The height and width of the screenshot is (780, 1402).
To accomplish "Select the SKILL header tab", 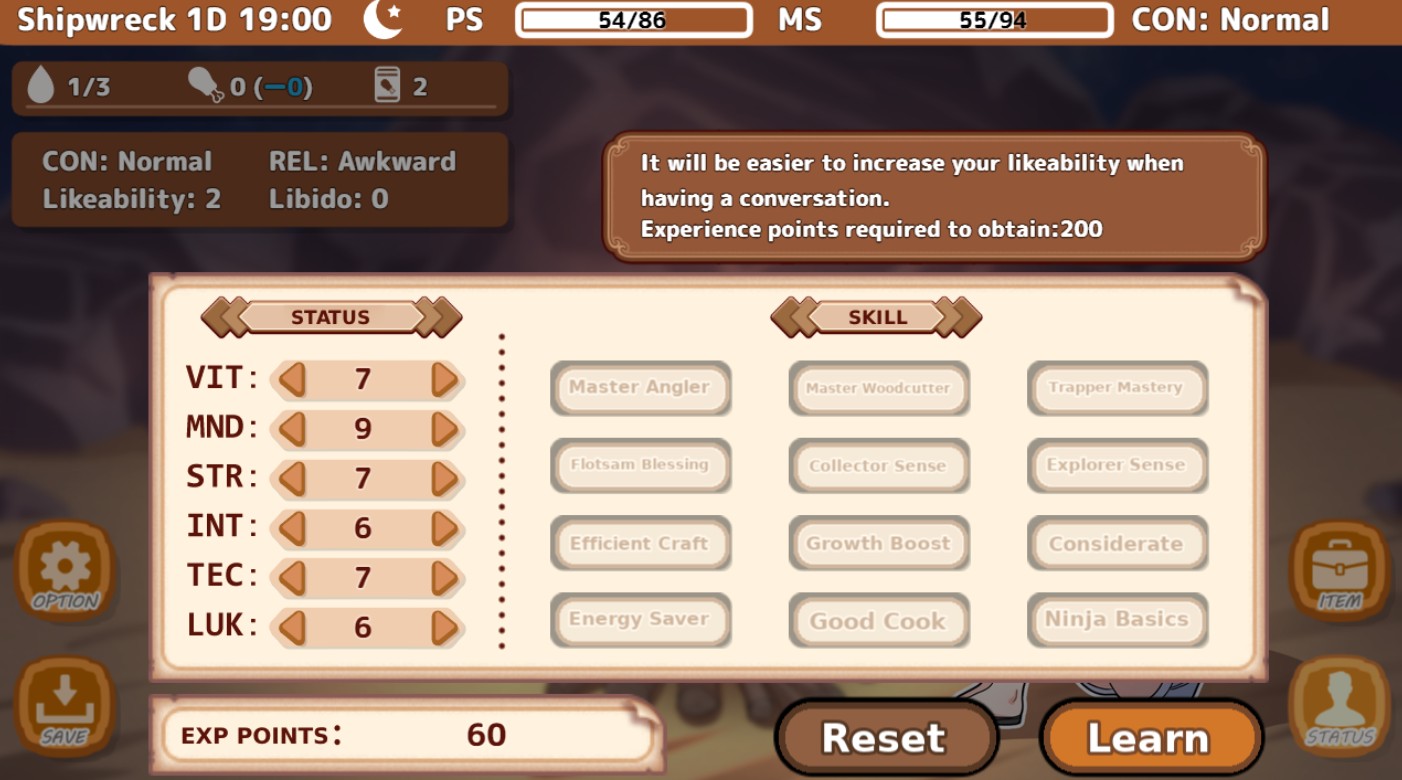I will [877, 317].
